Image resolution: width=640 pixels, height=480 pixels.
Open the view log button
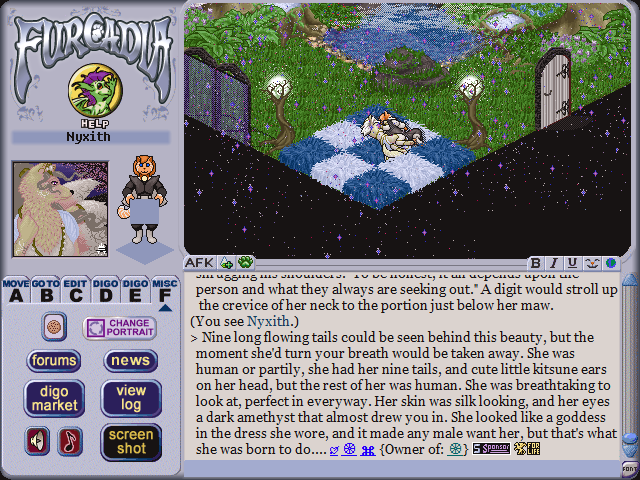130,398
